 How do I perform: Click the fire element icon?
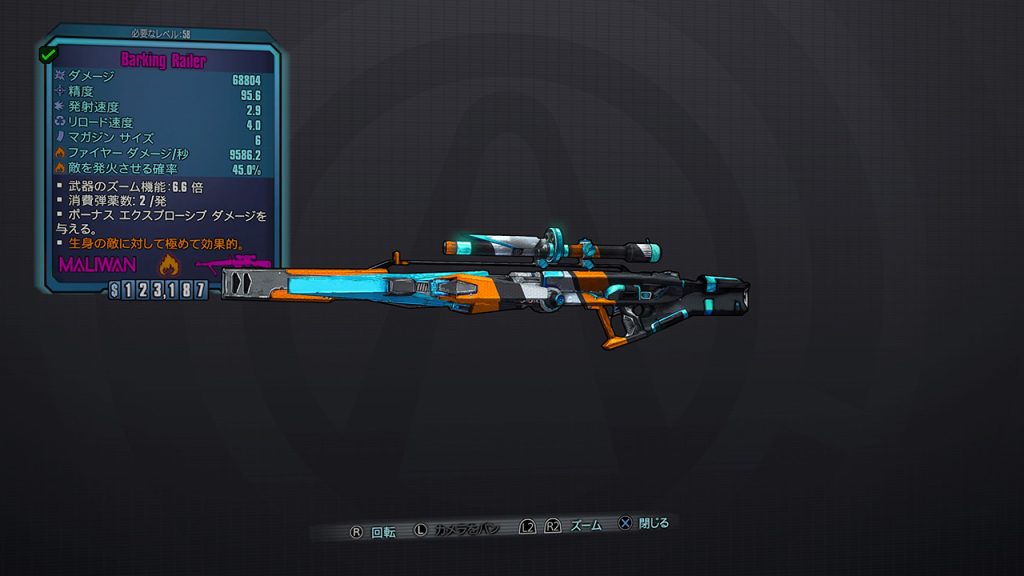(x=168, y=265)
